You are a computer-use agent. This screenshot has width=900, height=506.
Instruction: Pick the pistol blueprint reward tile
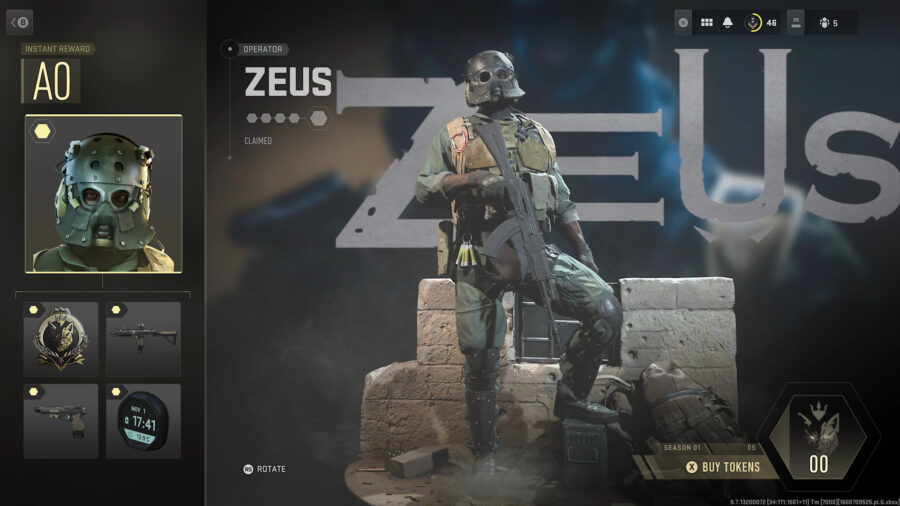coord(61,421)
